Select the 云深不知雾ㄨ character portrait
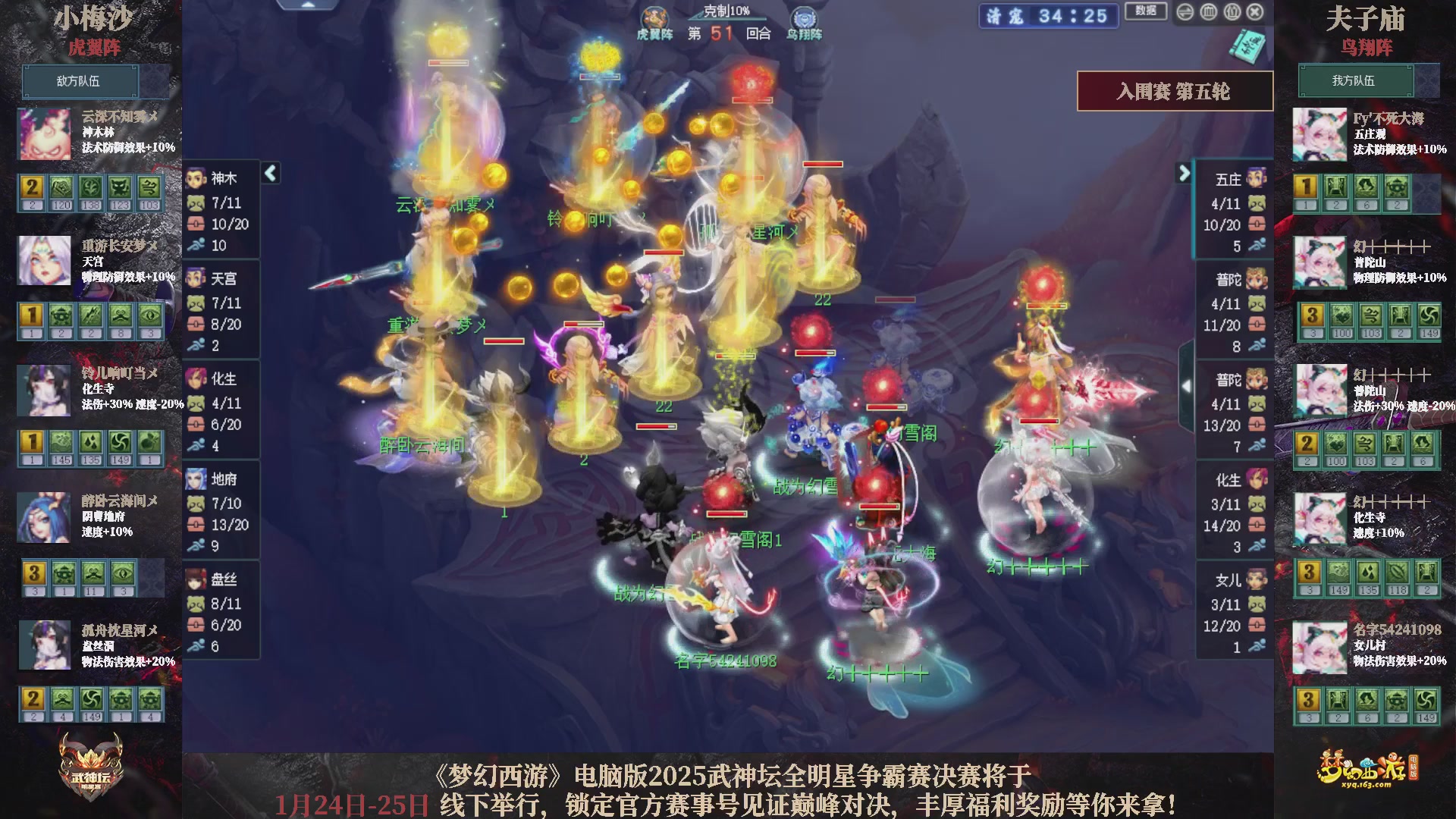 (43, 134)
